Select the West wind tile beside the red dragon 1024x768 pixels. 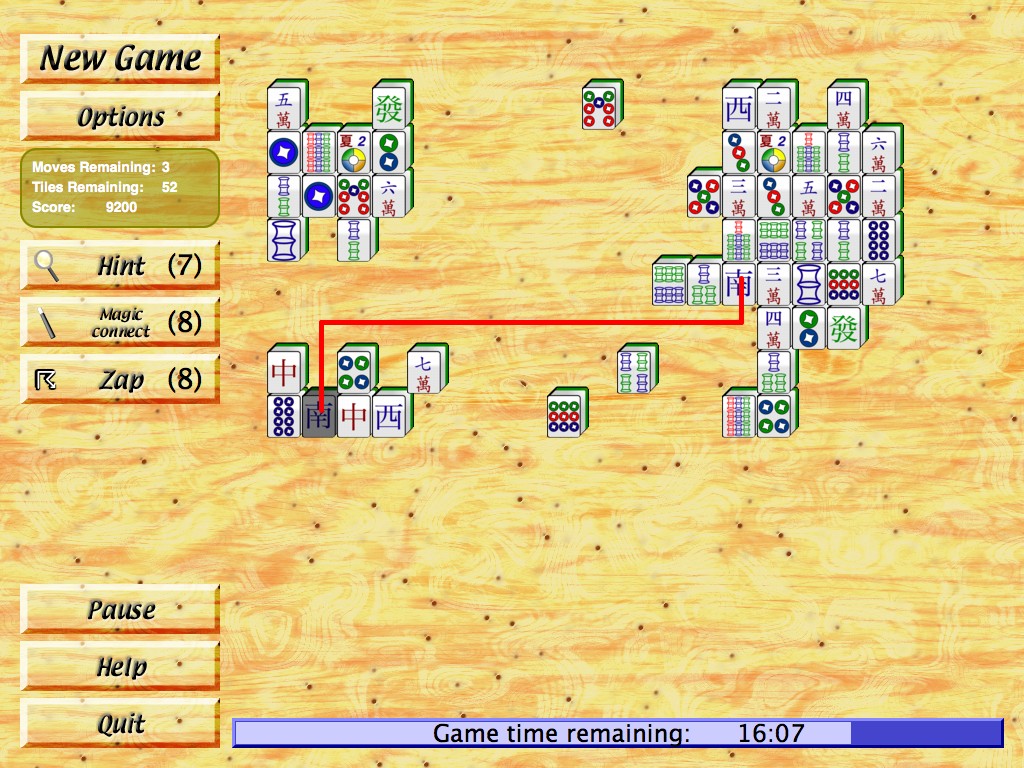(389, 416)
